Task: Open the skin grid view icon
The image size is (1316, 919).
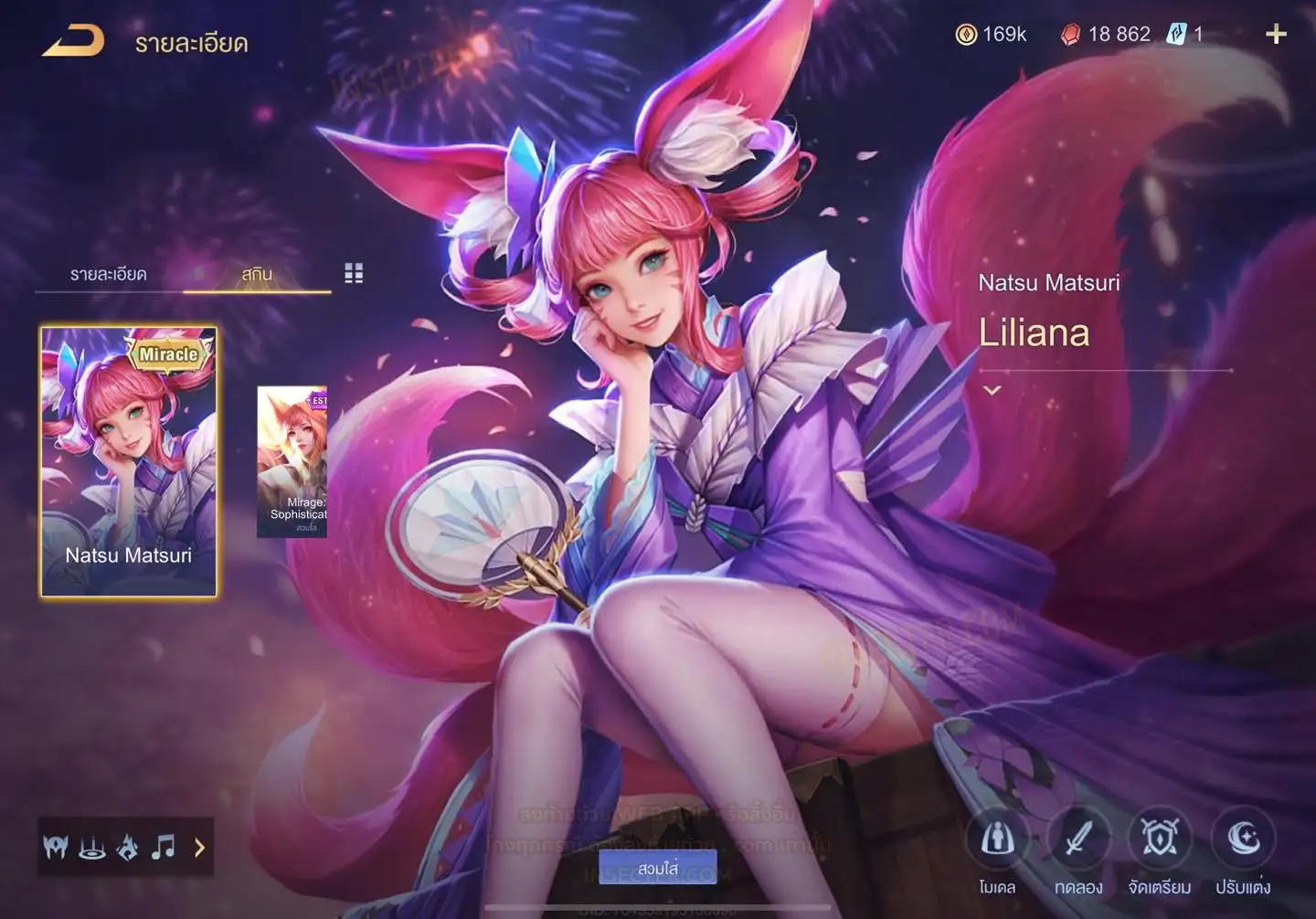Action: pyautogui.click(x=354, y=273)
